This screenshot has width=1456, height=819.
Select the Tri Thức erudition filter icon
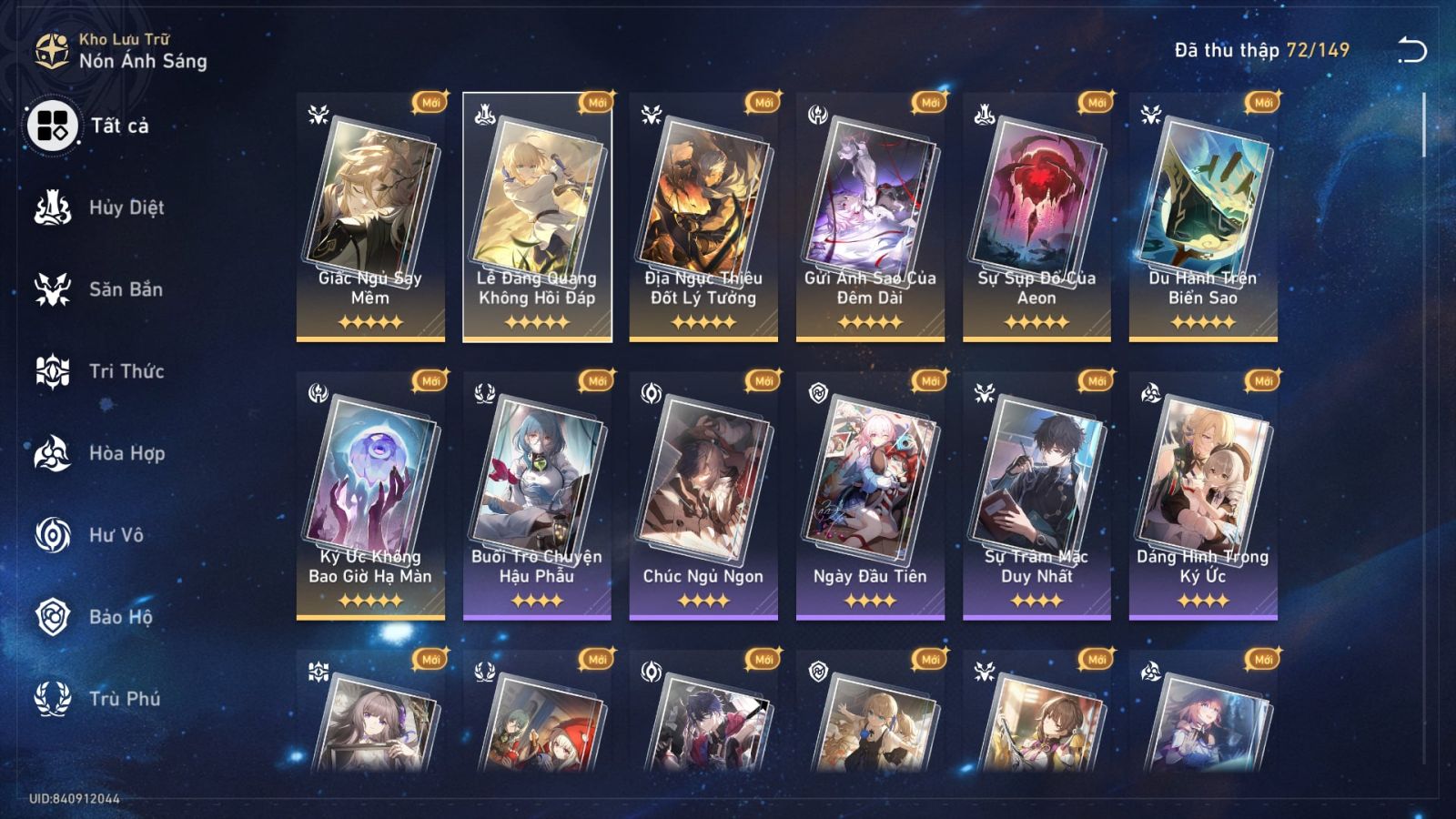52,371
